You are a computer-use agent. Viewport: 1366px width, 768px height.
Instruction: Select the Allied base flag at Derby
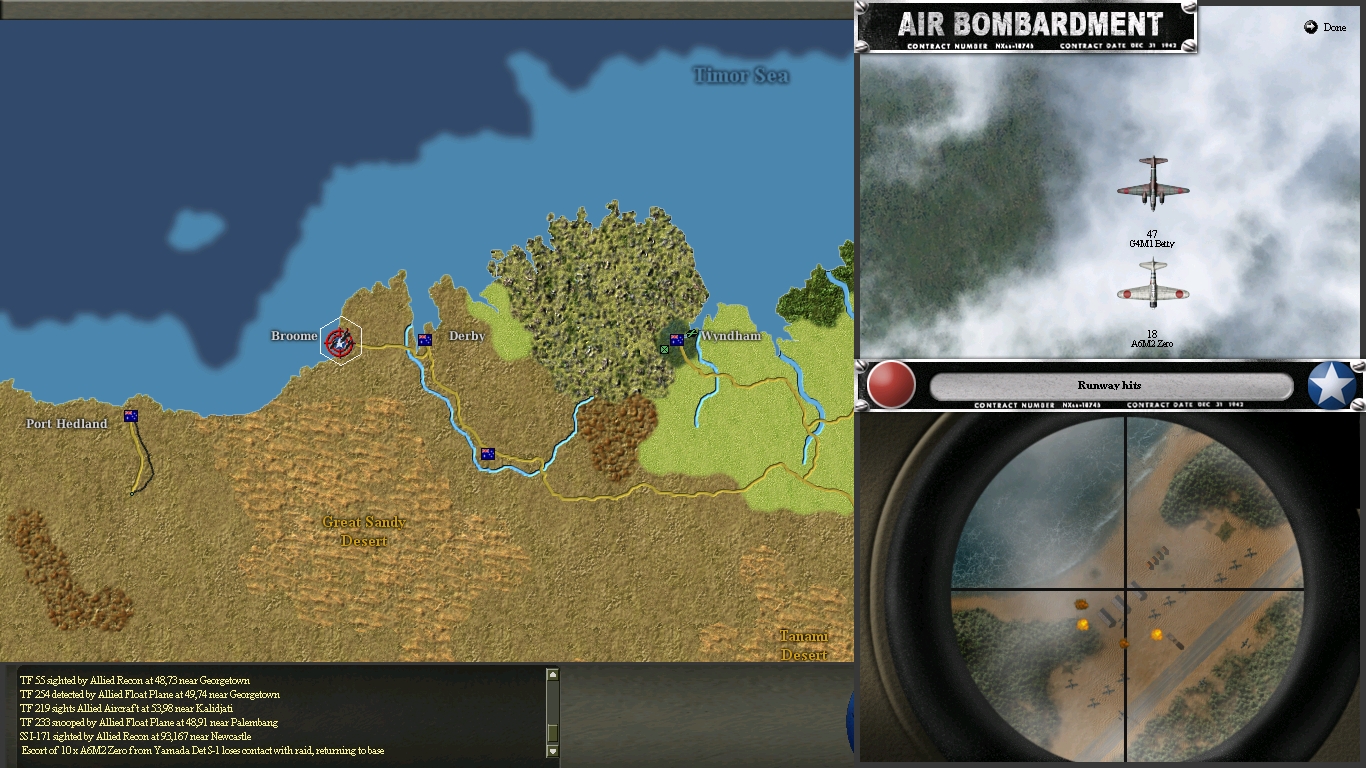point(425,339)
